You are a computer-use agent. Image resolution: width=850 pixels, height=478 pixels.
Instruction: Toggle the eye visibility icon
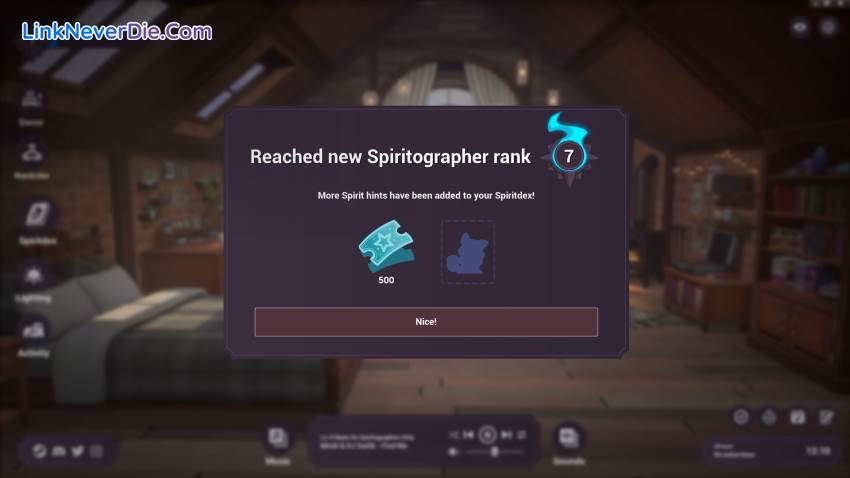[x=799, y=28]
